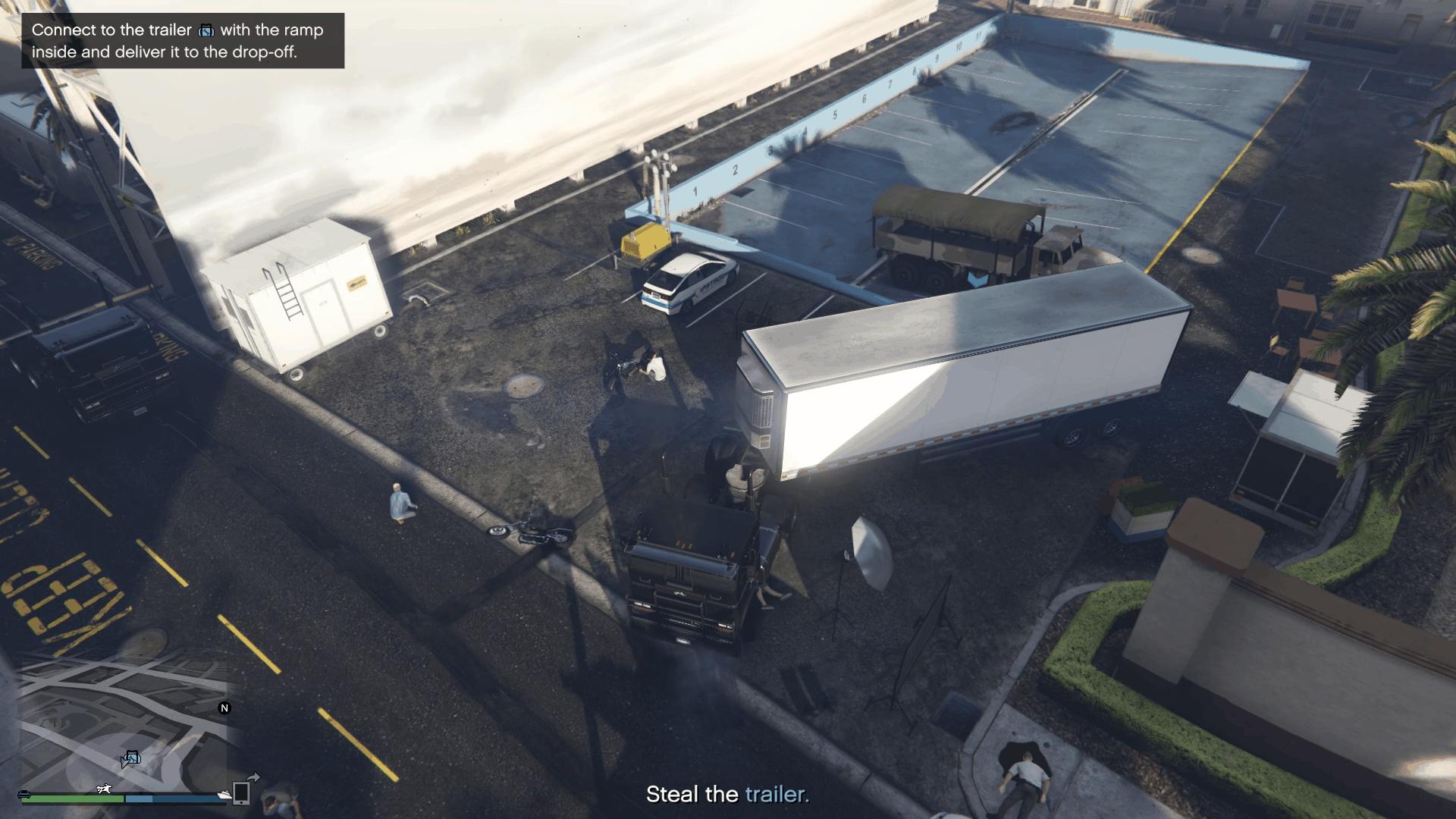Image resolution: width=1456 pixels, height=819 pixels.
Task: Click the boat icon beside the armor bar
Action: click(x=224, y=795)
